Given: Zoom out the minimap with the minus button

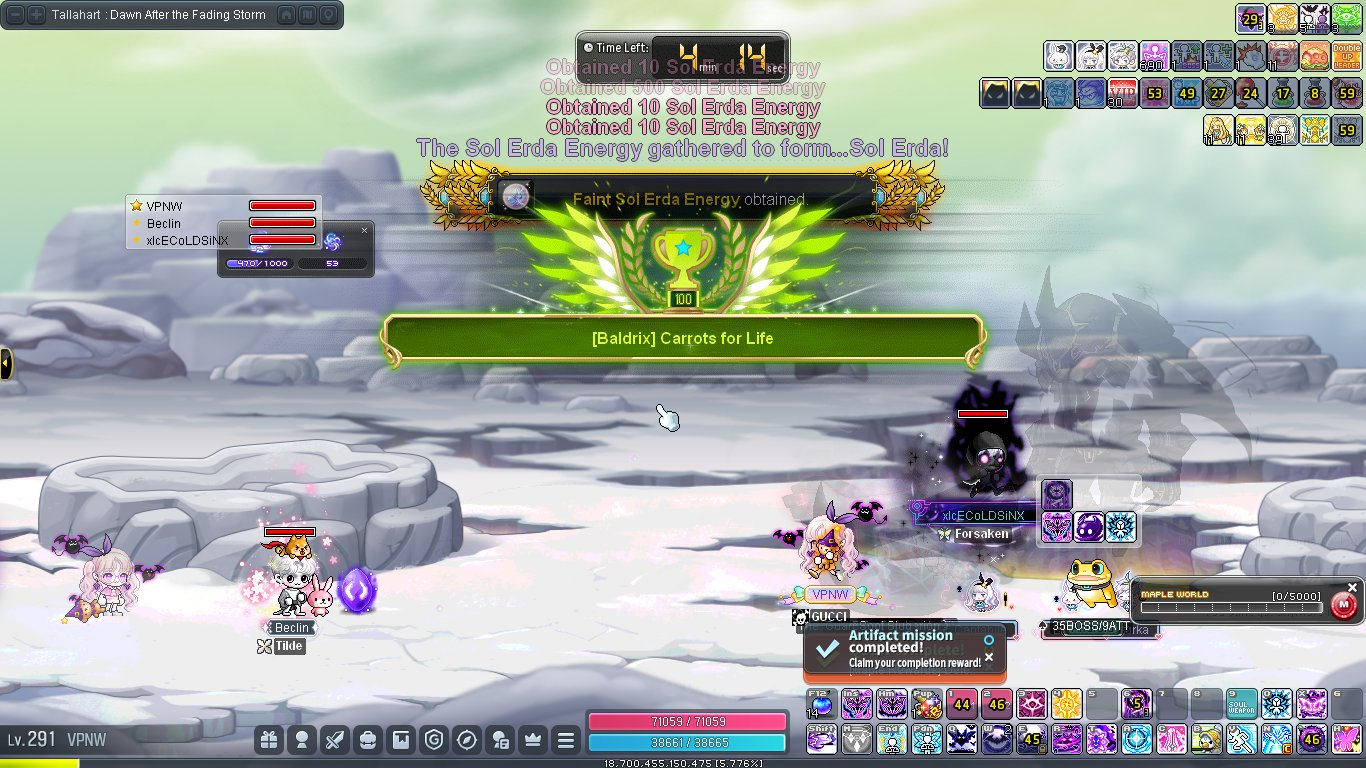Looking at the screenshot, I should click(15, 15).
